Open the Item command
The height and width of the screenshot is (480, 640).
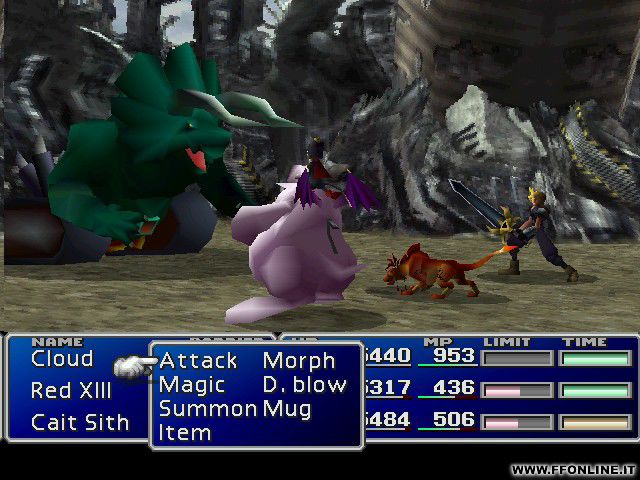tap(185, 432)
